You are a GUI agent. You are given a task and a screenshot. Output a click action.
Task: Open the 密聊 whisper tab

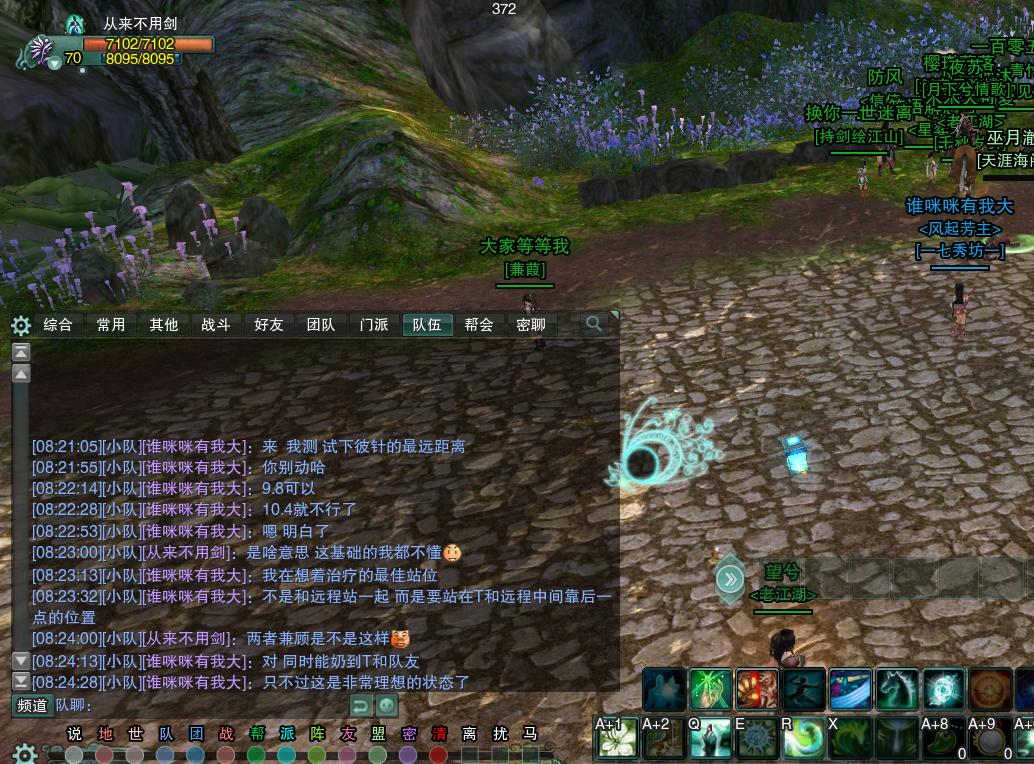pyautogui.click(x=531, y=325)
